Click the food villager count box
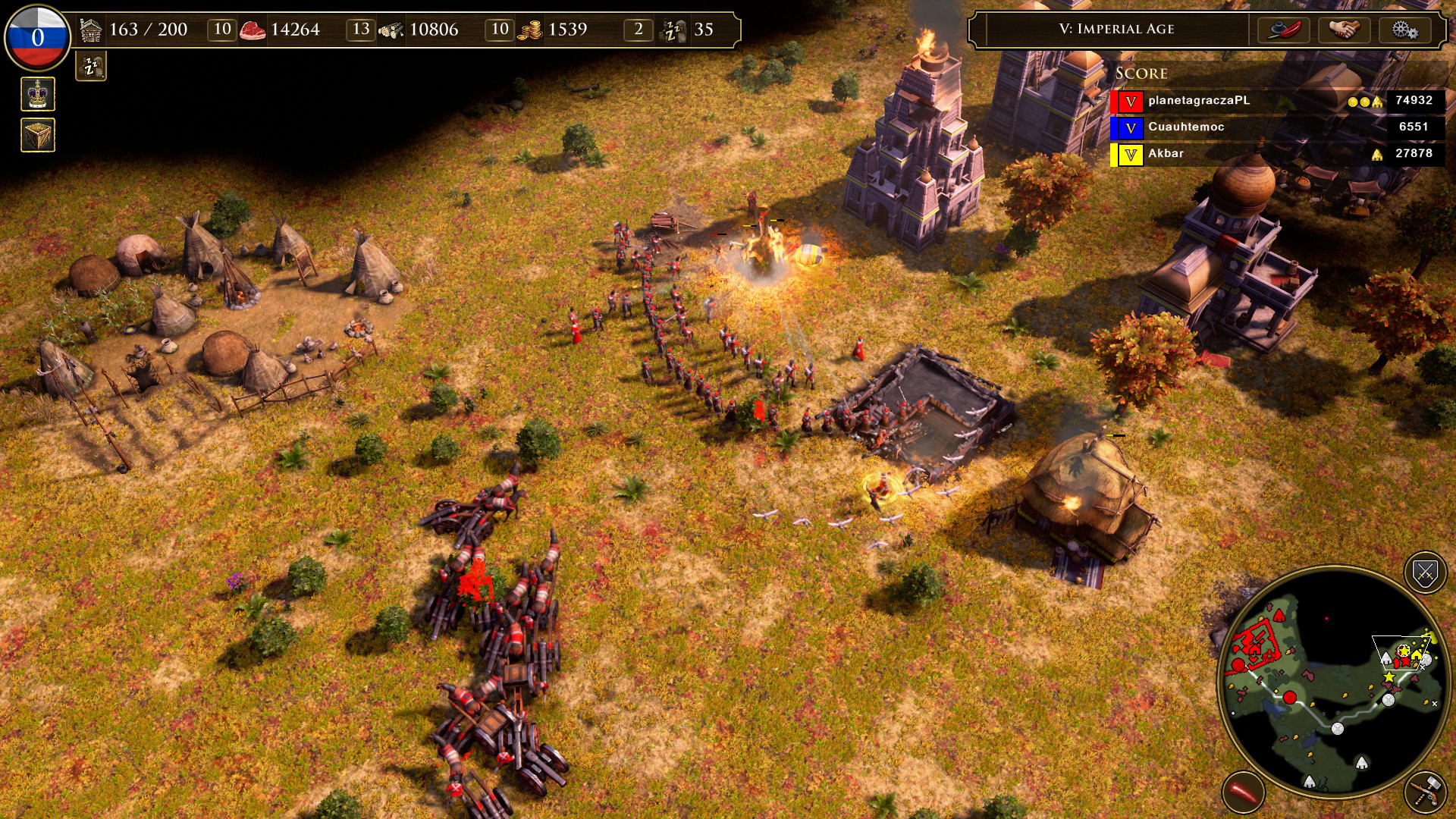This screenshot has height=819, width=1456. (x=222, y=30)
